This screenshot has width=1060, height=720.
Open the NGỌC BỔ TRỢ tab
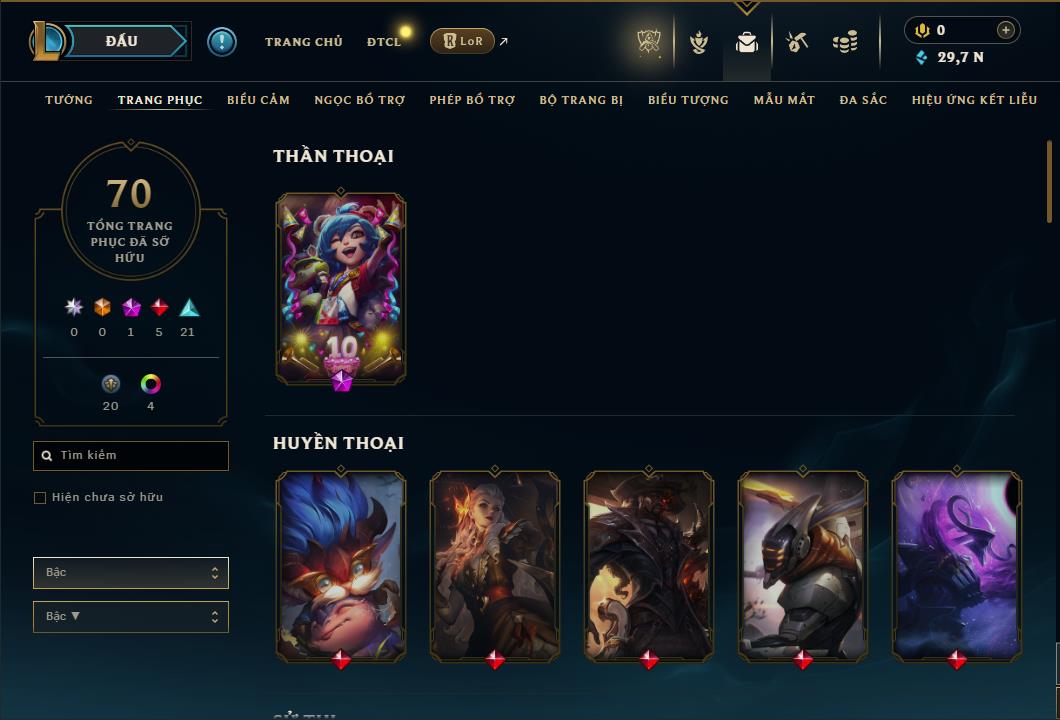pos(359,100)
